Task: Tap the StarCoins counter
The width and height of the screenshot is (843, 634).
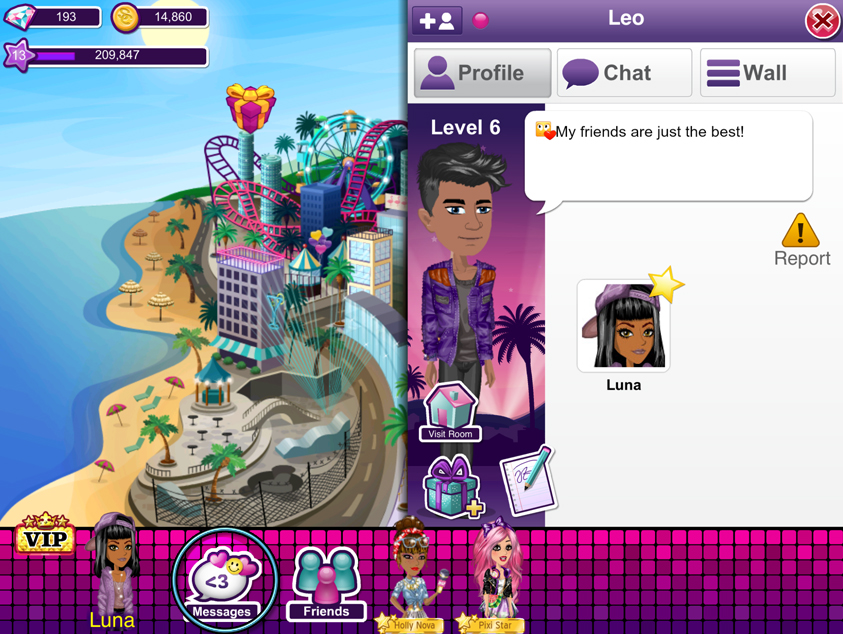Action: (x=159, y=17)
